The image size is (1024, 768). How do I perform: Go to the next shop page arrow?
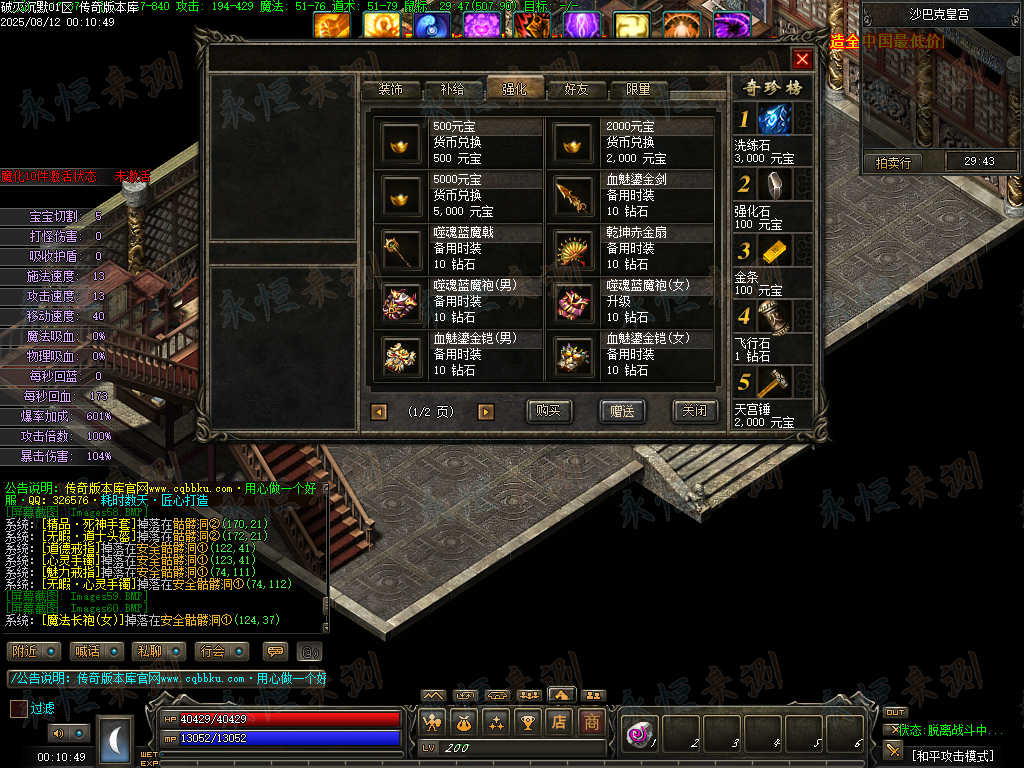click(486, 411)
